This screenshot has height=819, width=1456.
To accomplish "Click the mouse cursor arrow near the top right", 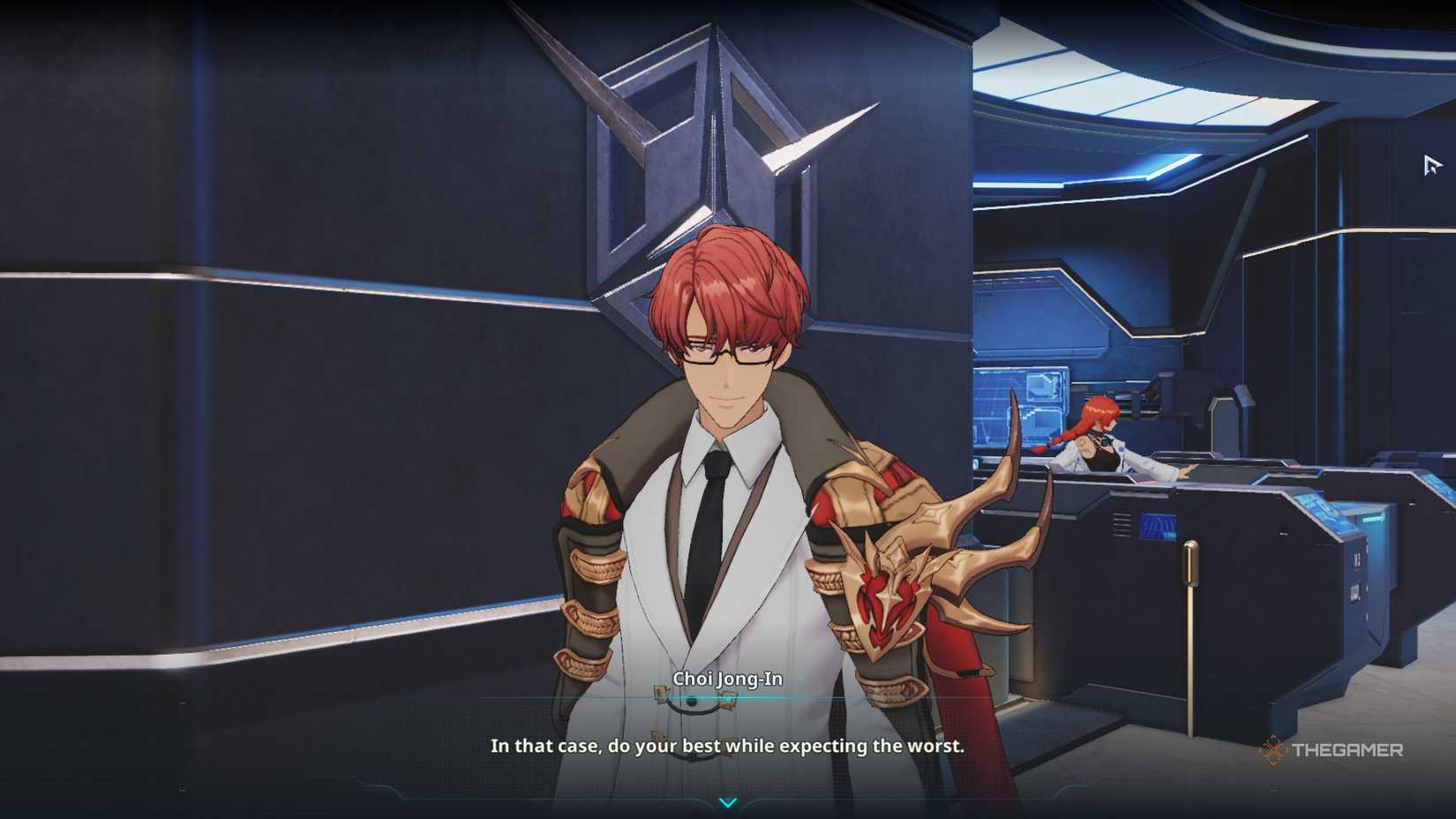I will pos(1430,164).
